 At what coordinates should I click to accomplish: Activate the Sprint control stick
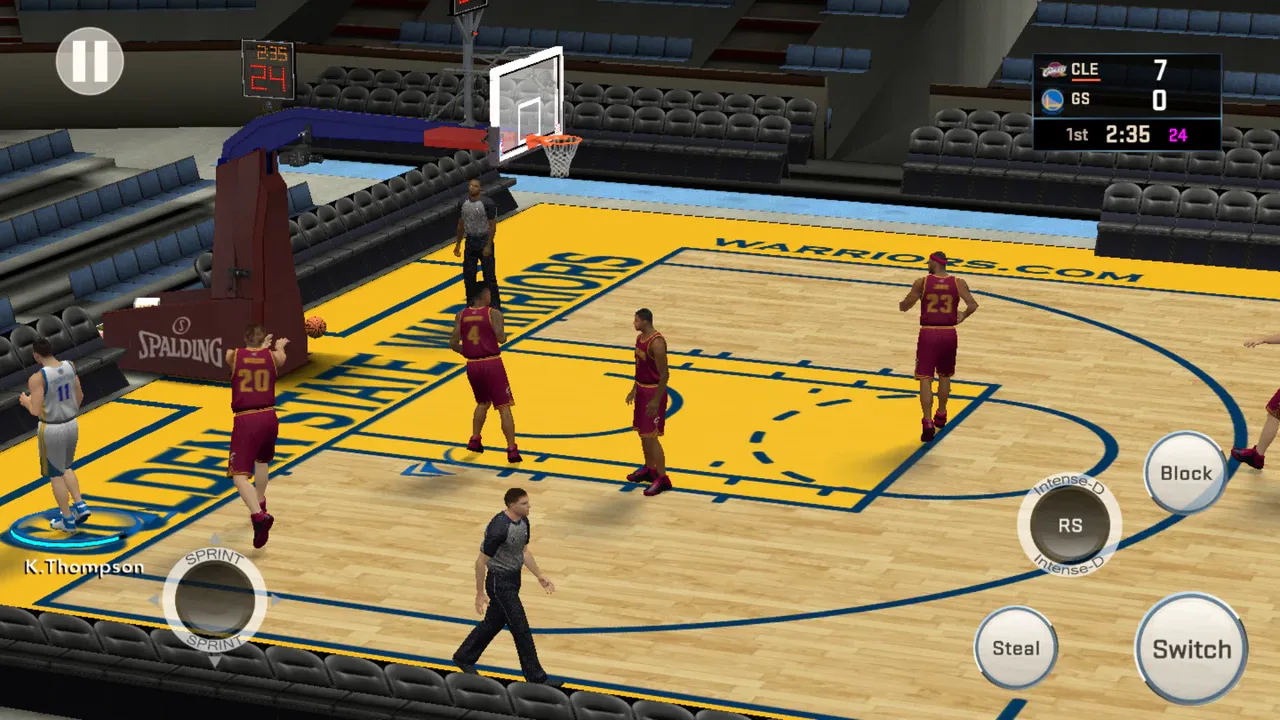213,600
